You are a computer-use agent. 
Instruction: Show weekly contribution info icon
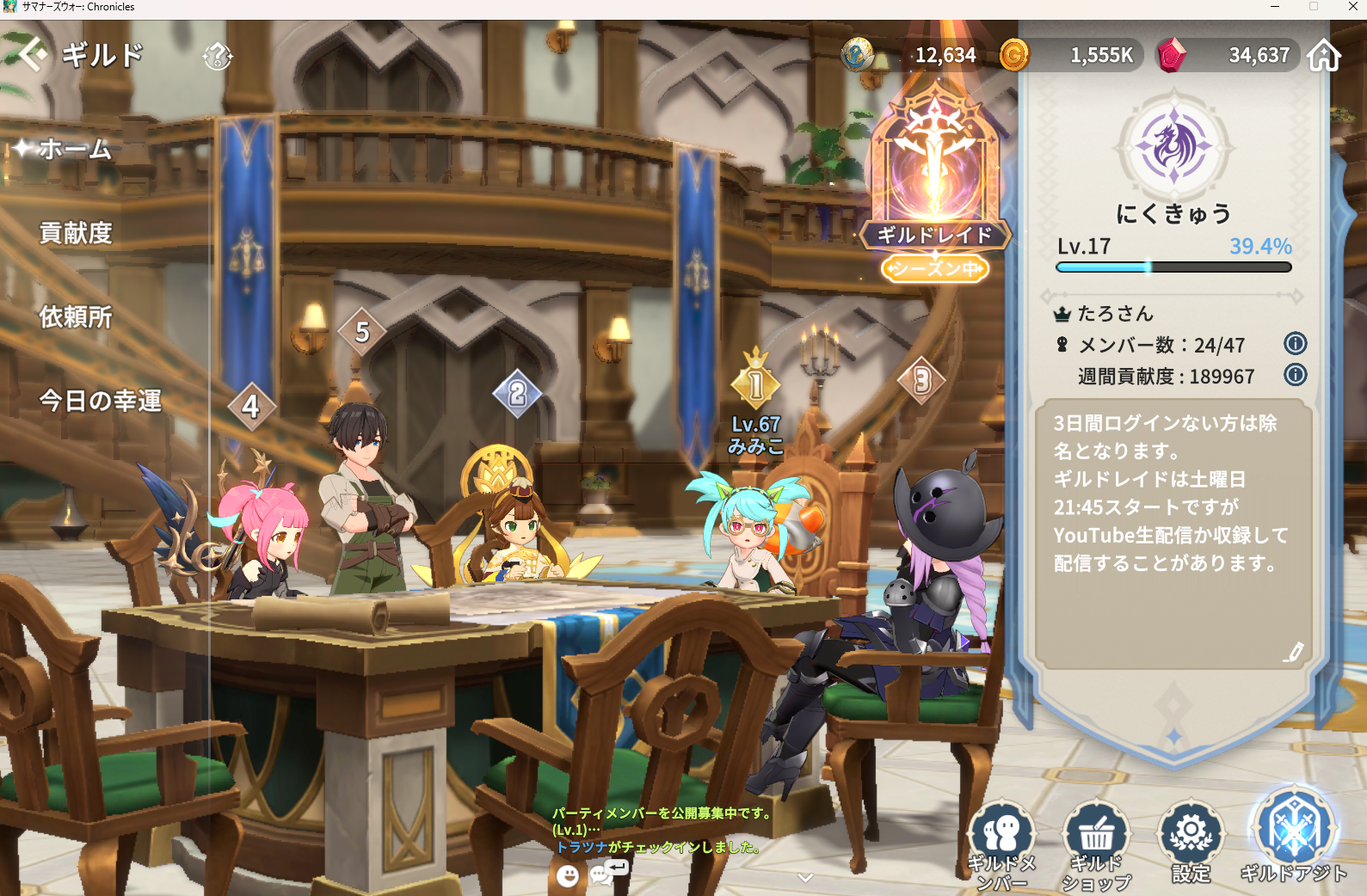pyautogui.click(x=1295, y=375)
